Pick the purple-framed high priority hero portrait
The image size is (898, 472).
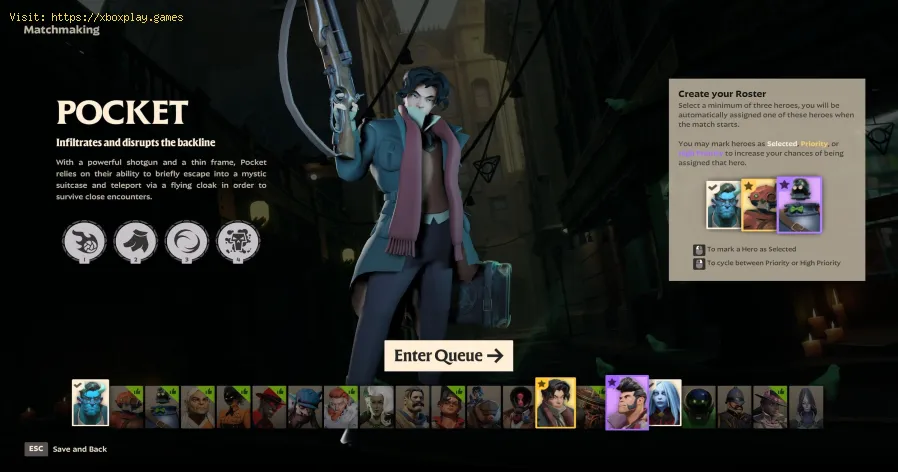coord(627,403)
